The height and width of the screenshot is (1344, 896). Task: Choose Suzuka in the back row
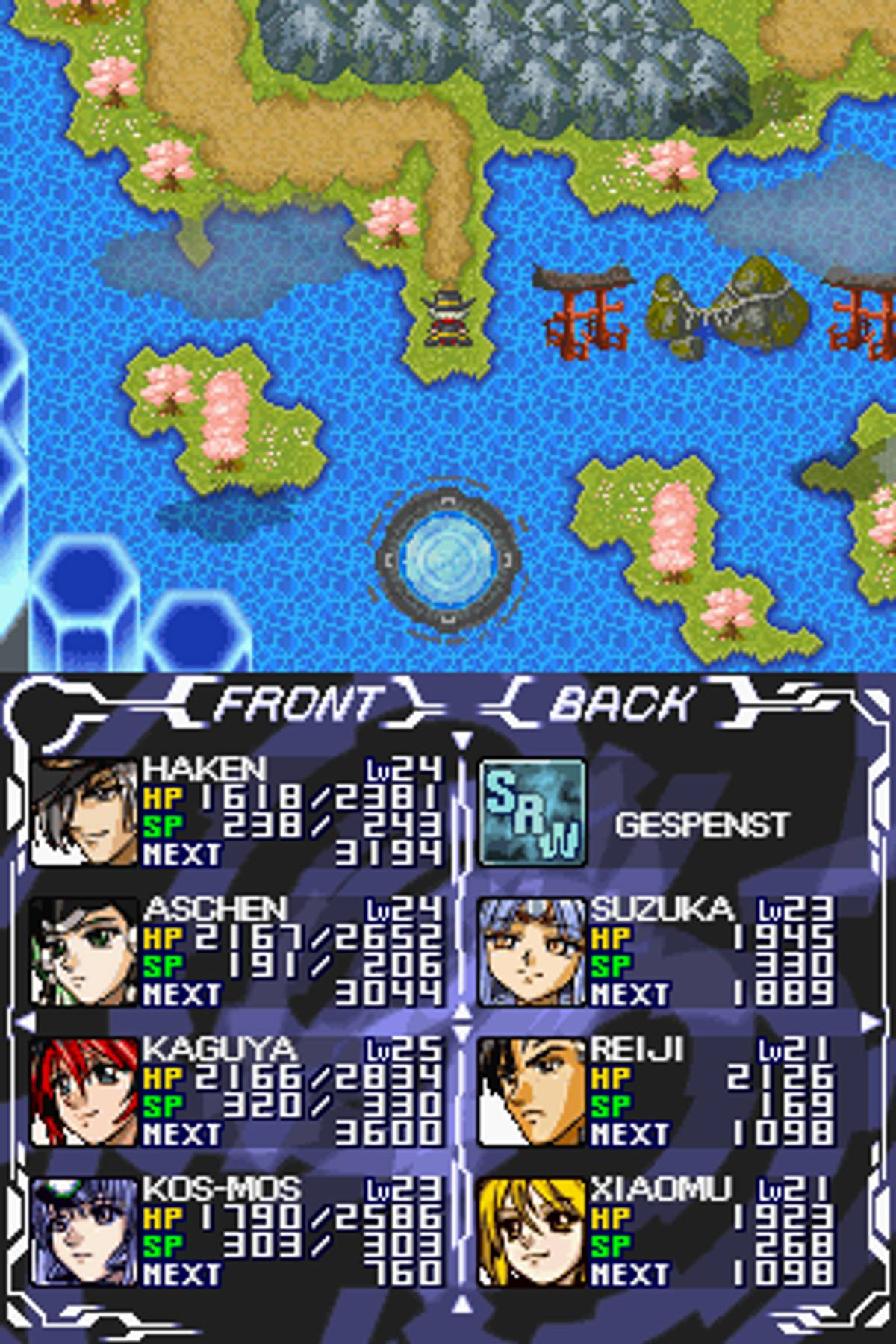click(657, 952)
